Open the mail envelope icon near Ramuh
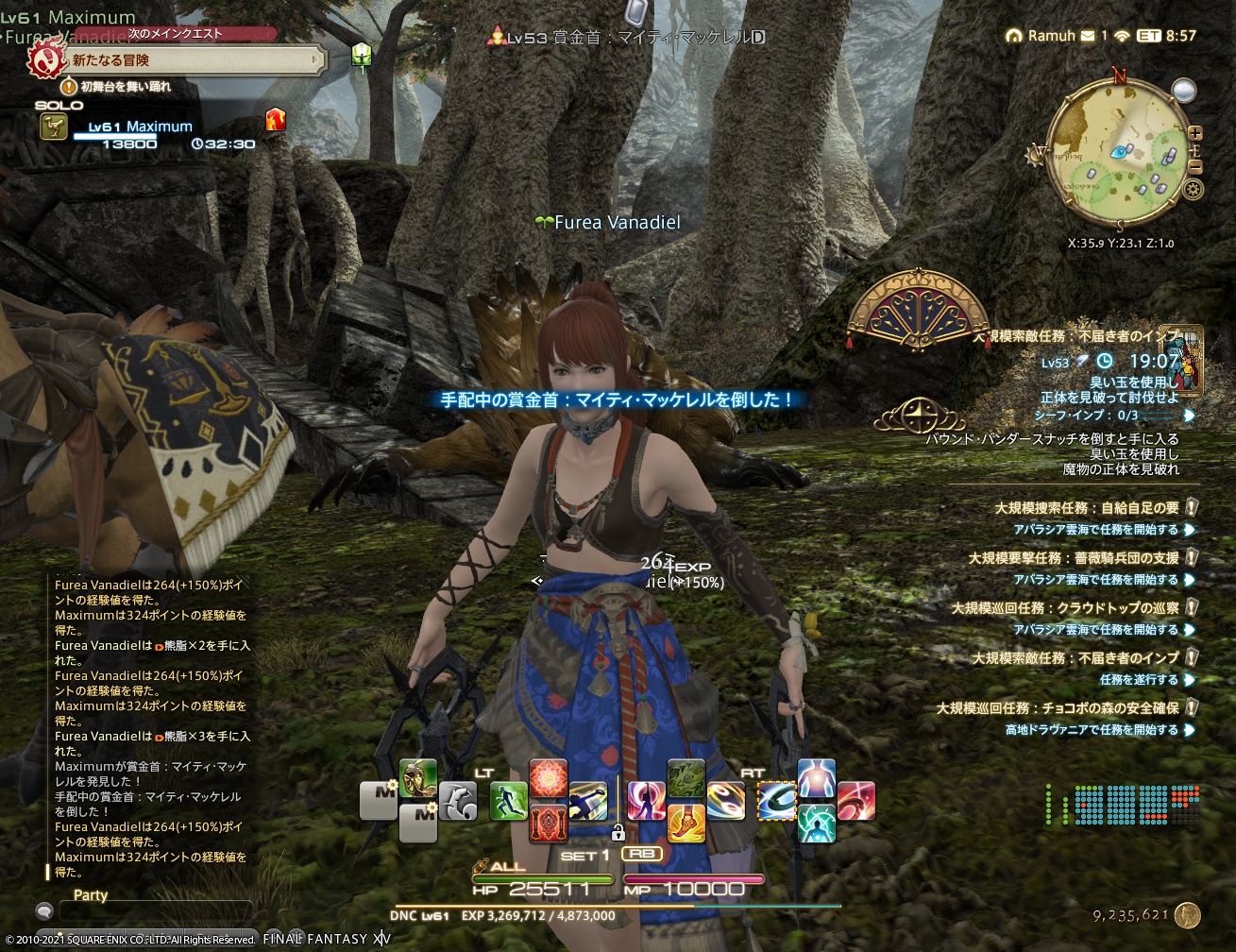 pos(1088,36)
